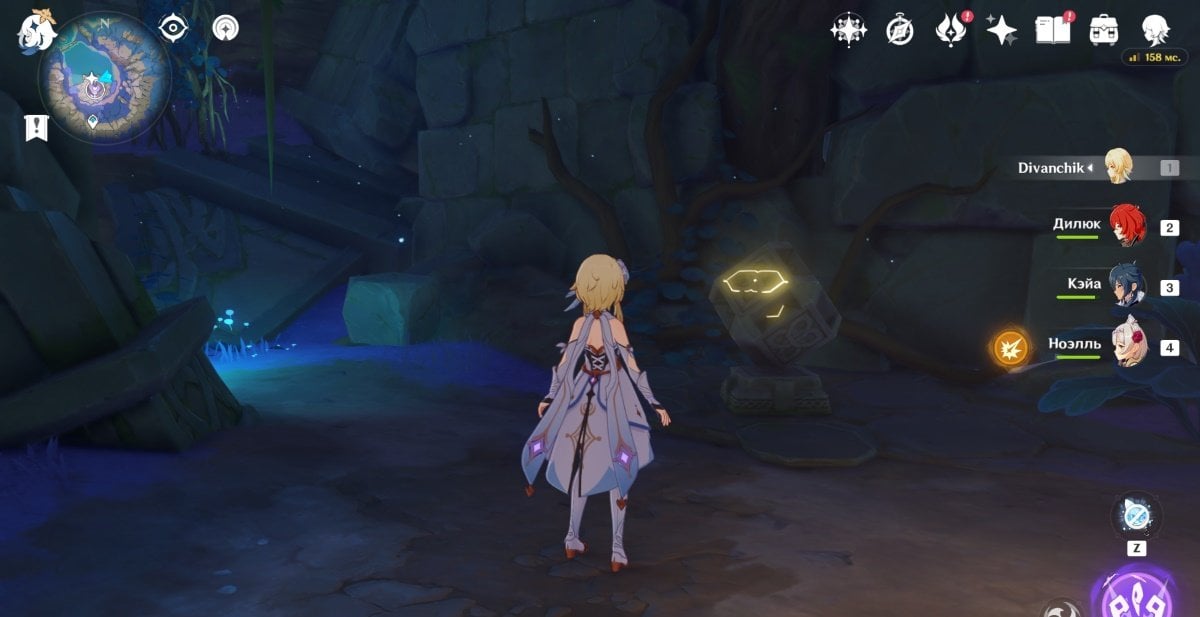The height and width of the screenshot is (617, 1200).
Task: Toggle the eye-shaped sight icon
Action: tap(175, 28)
